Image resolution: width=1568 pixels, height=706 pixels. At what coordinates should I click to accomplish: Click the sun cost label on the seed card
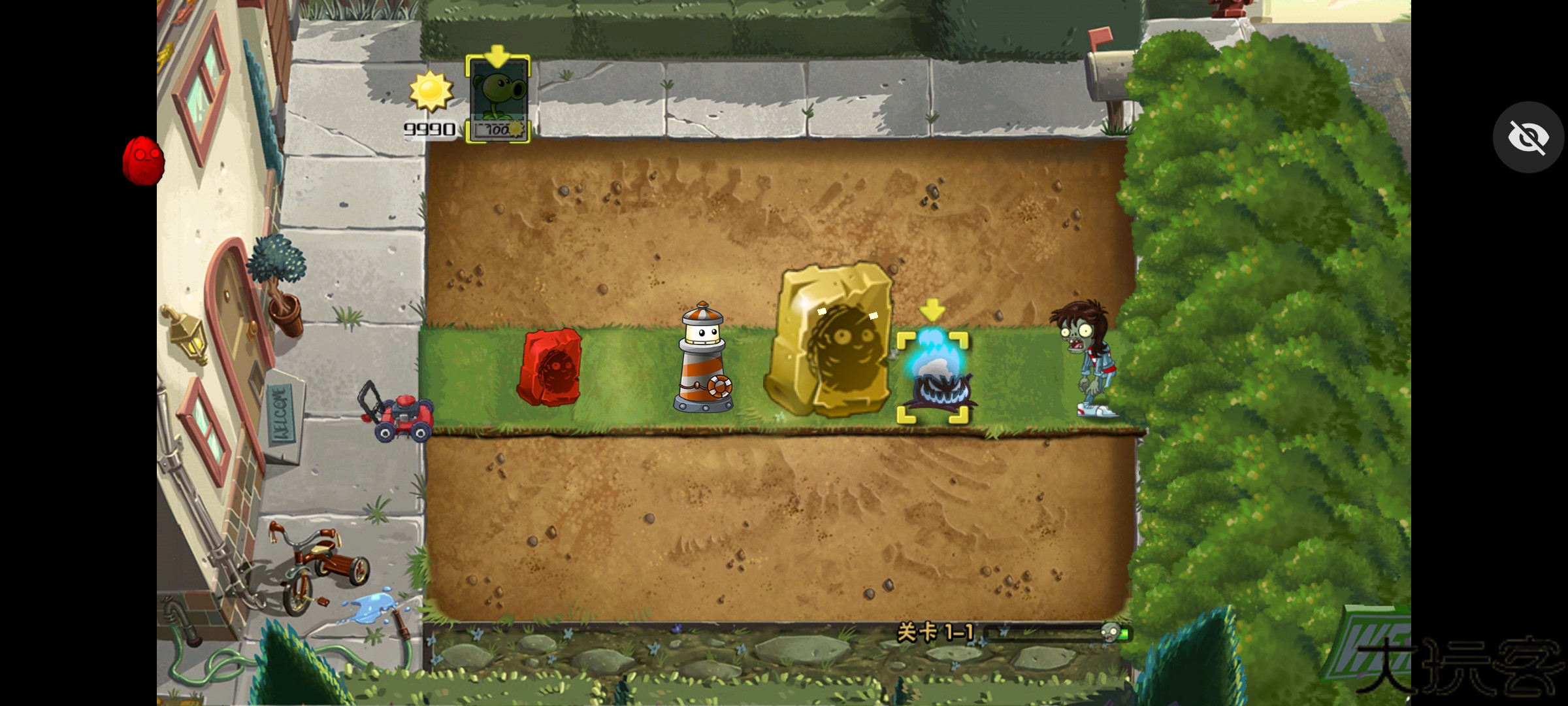[x=498, y=128]
